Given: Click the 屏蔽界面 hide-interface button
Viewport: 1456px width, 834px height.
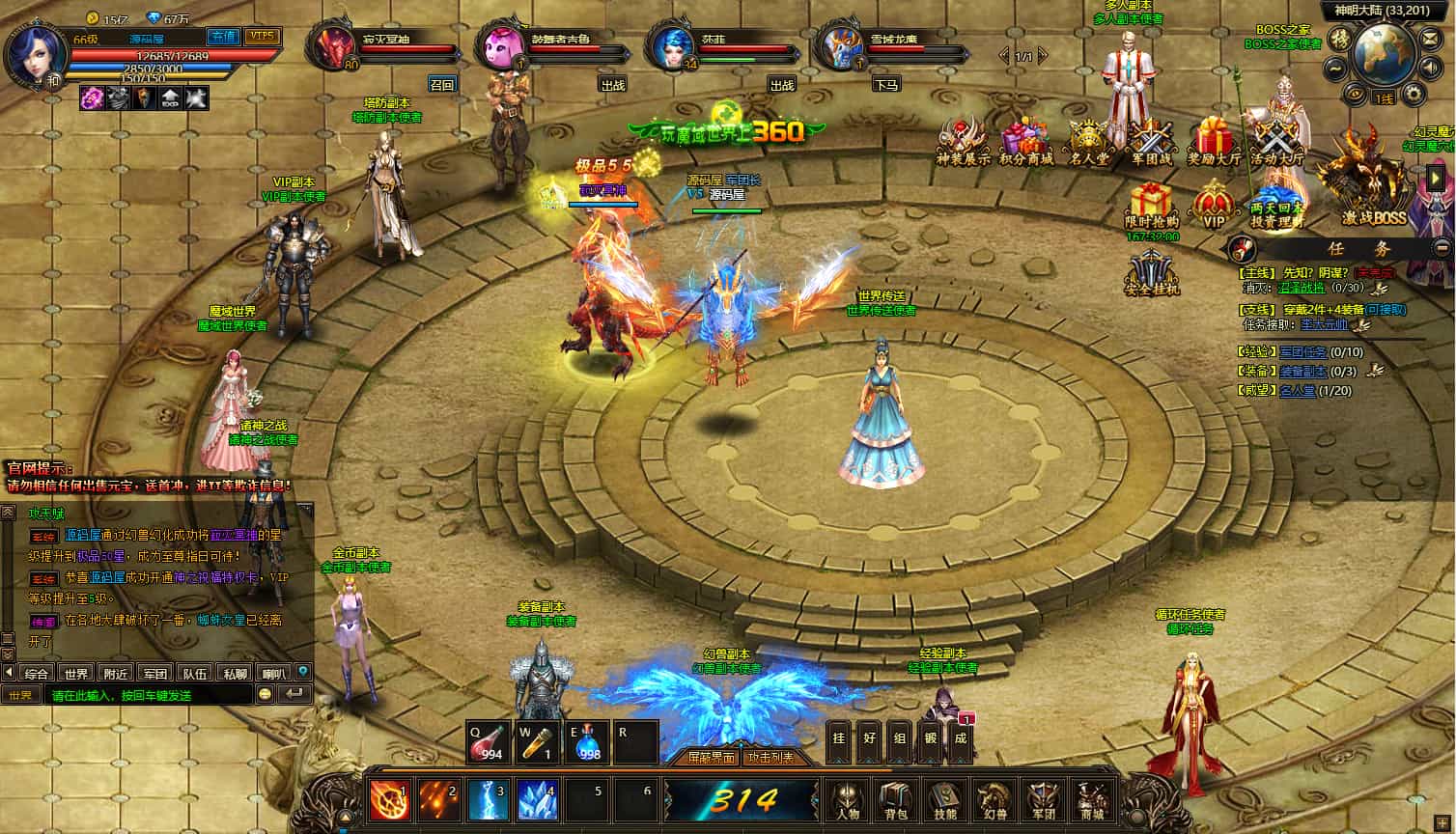Looking at the screenshot, I should click(x=711, y=758).
